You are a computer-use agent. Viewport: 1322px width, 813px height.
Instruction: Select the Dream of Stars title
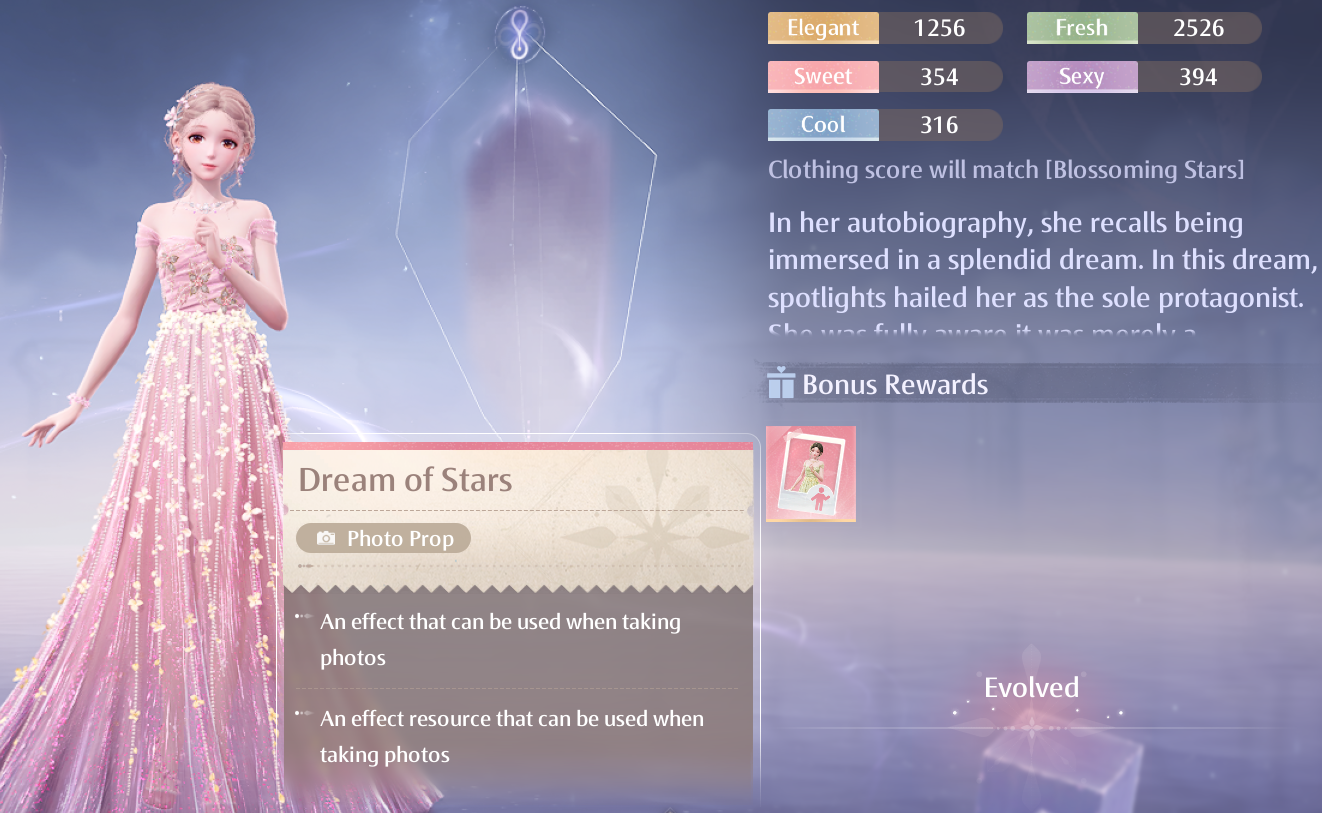point(405,479)
